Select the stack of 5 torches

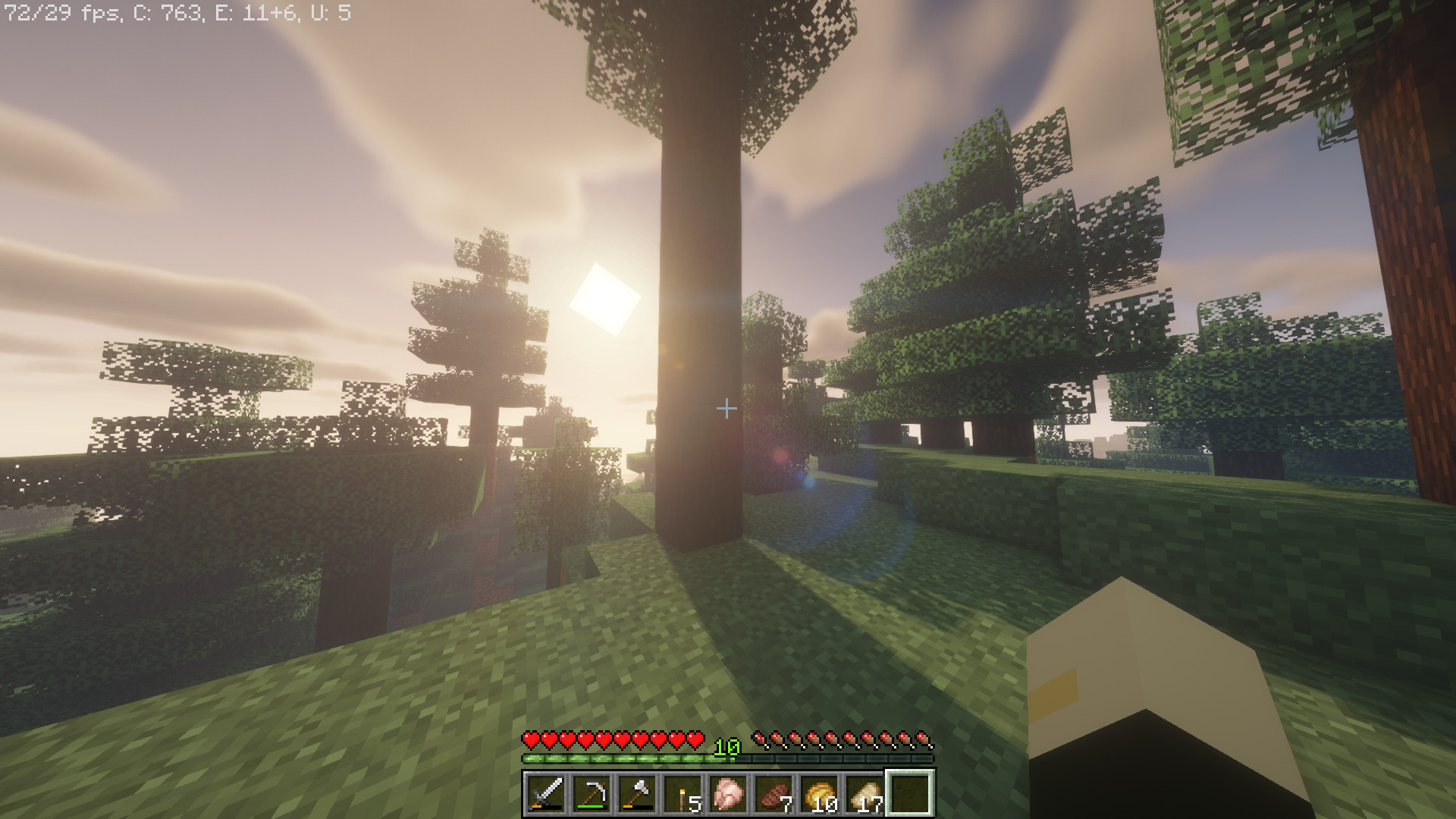(682, 792)
